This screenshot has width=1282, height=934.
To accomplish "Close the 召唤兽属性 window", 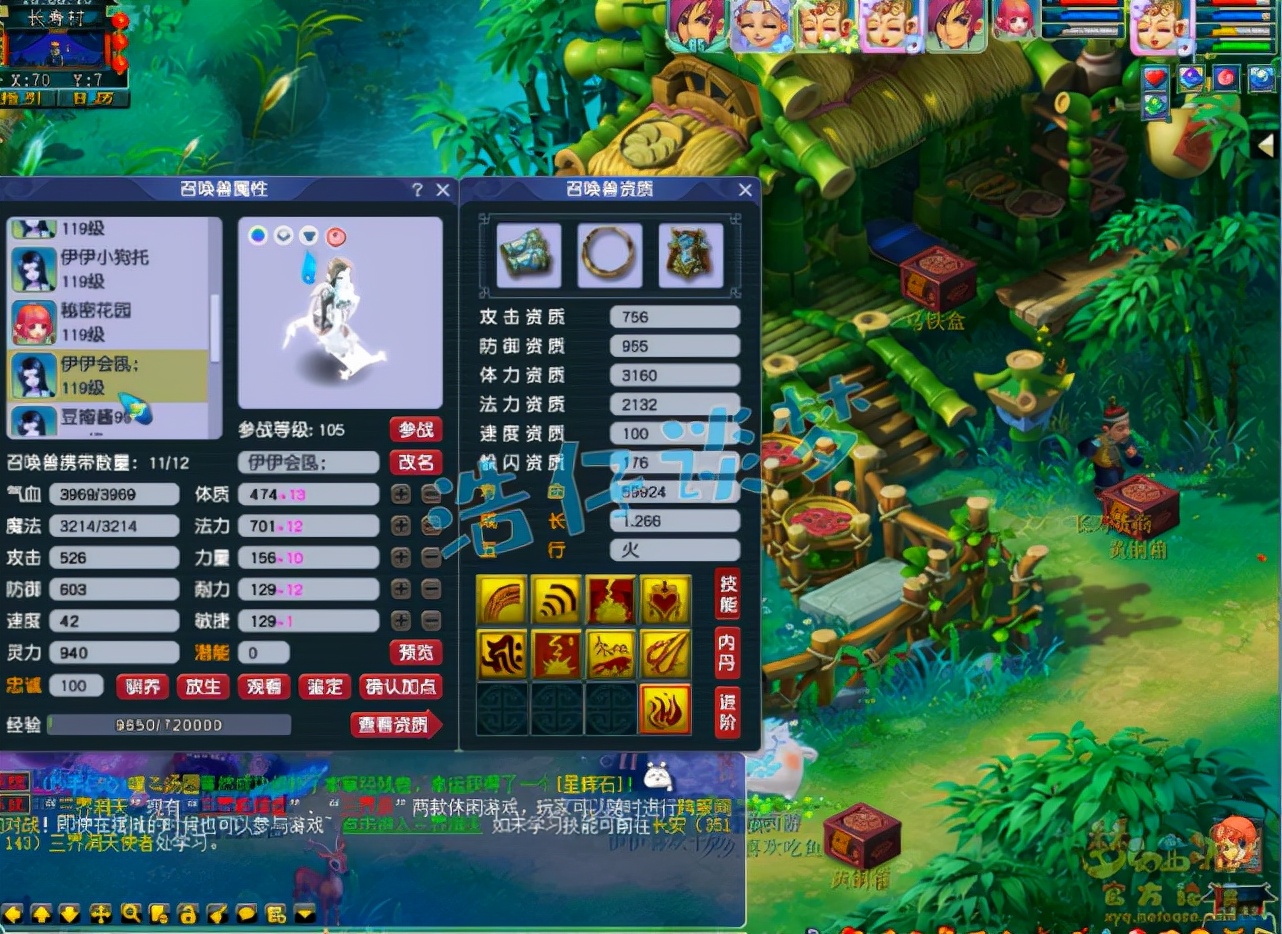I will [x=443, y=190].
